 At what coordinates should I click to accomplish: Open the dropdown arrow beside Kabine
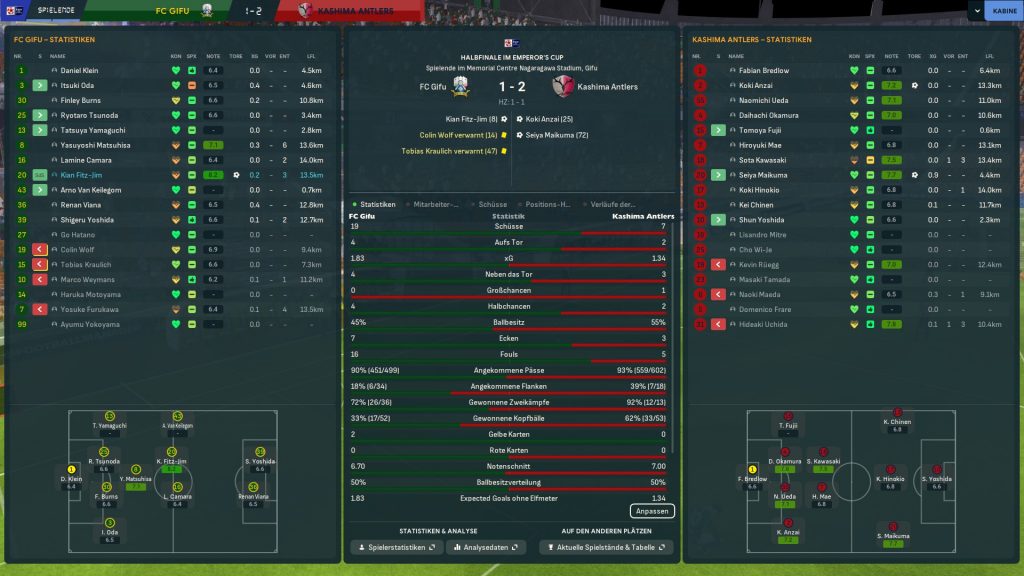[x=975, y=11]
